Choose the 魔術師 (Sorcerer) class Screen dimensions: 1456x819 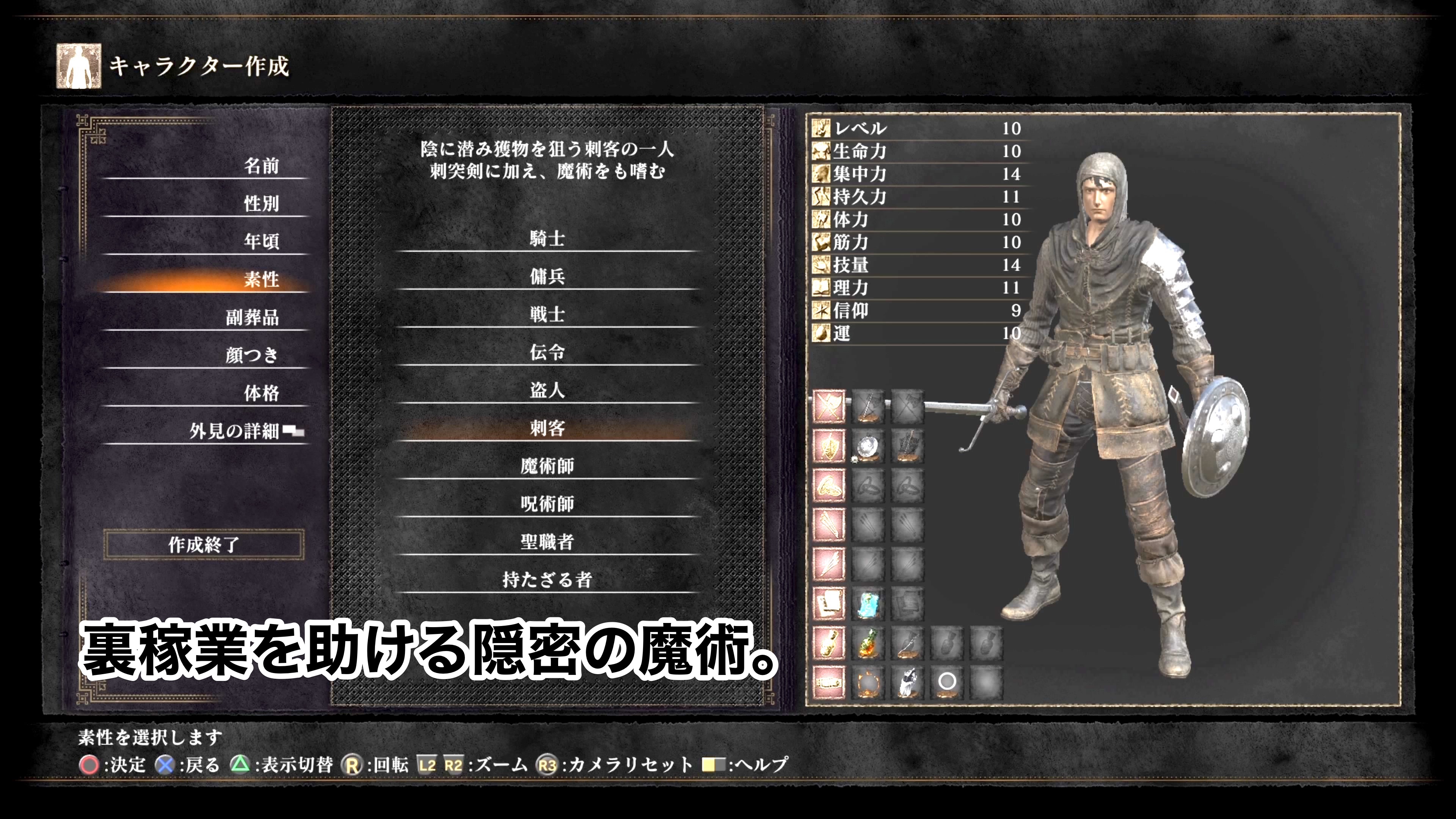(546, 466)
